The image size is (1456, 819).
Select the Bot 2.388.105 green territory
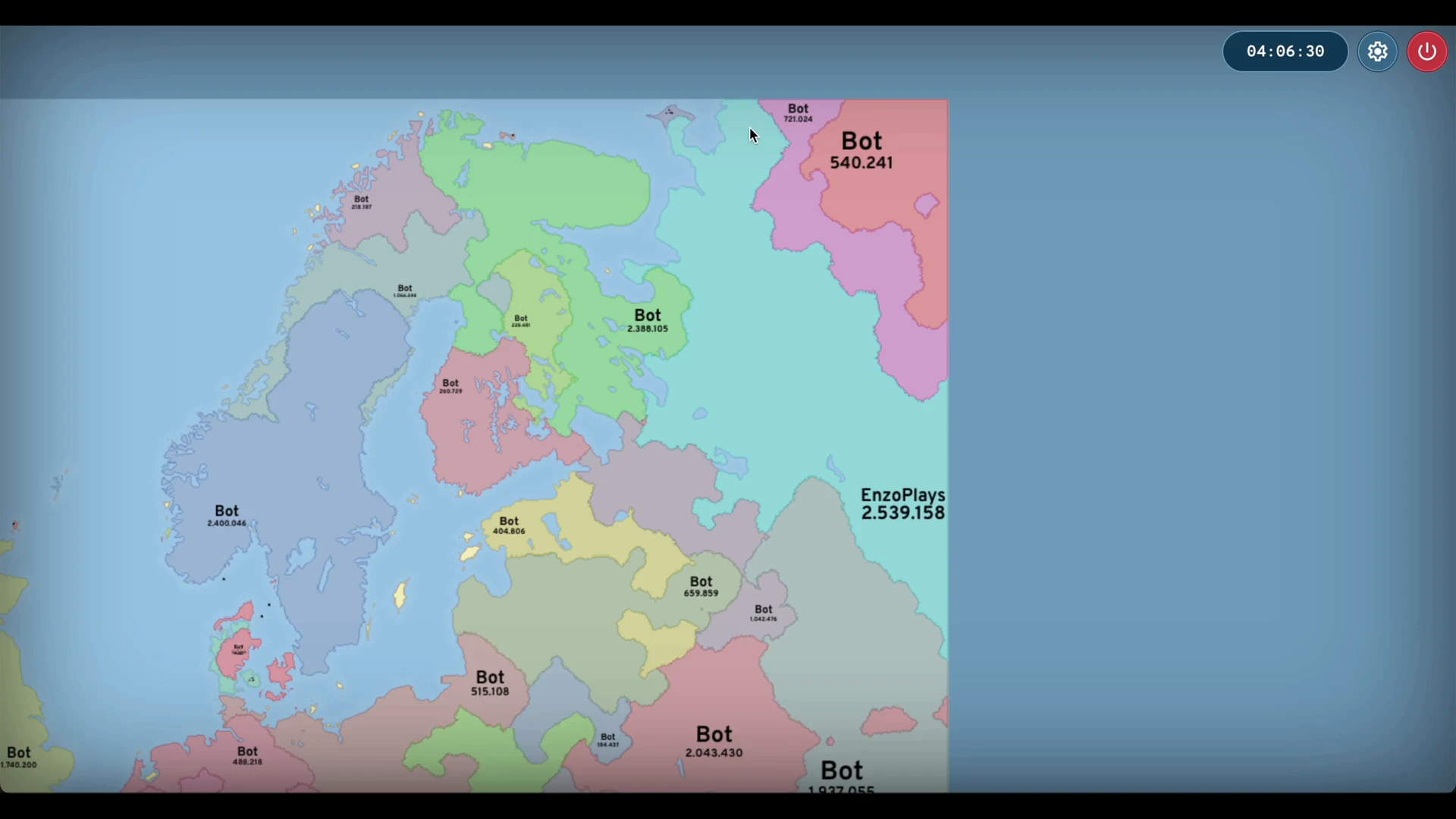pos(648,322)
